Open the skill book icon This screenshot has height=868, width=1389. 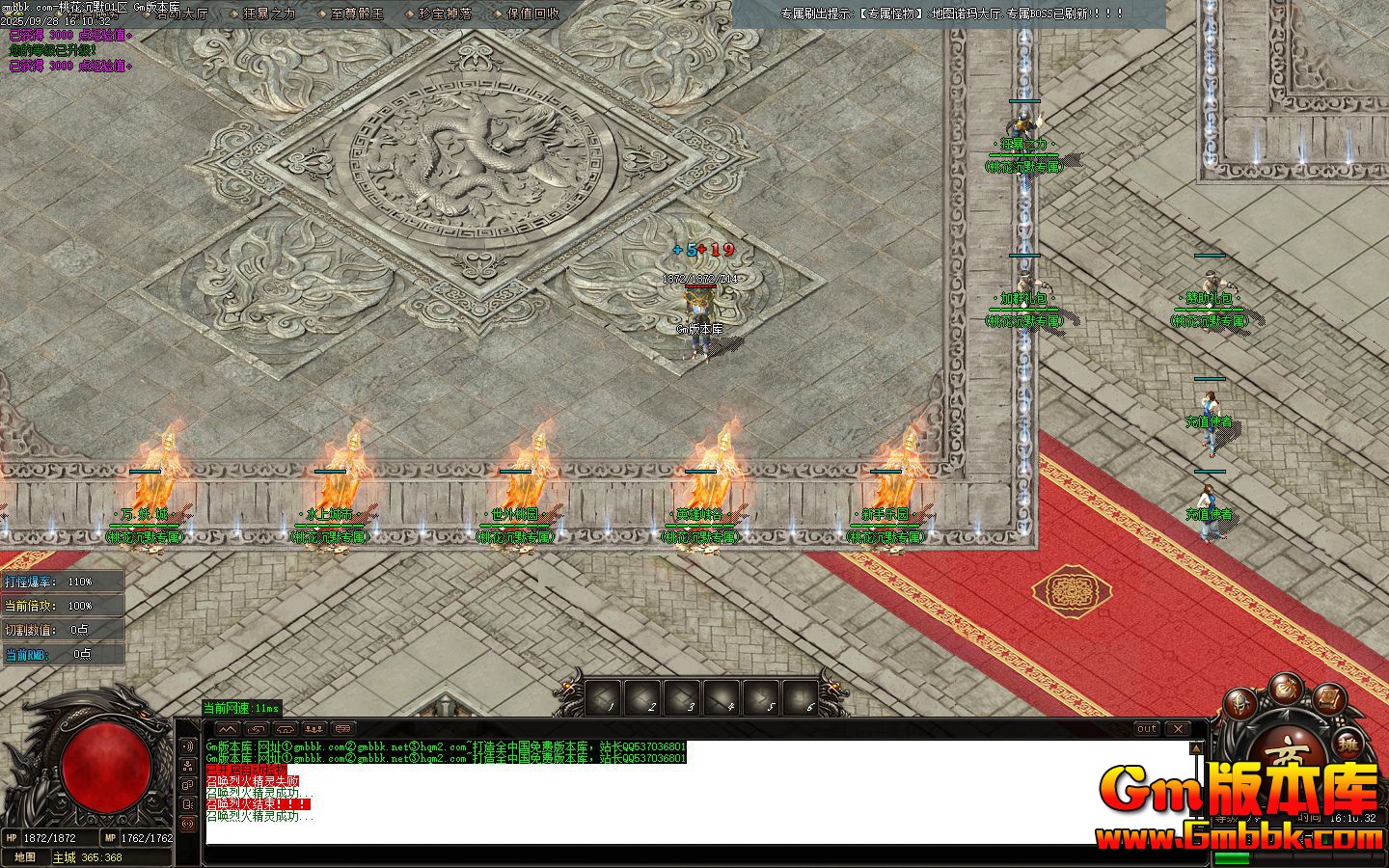point(1328,700)
